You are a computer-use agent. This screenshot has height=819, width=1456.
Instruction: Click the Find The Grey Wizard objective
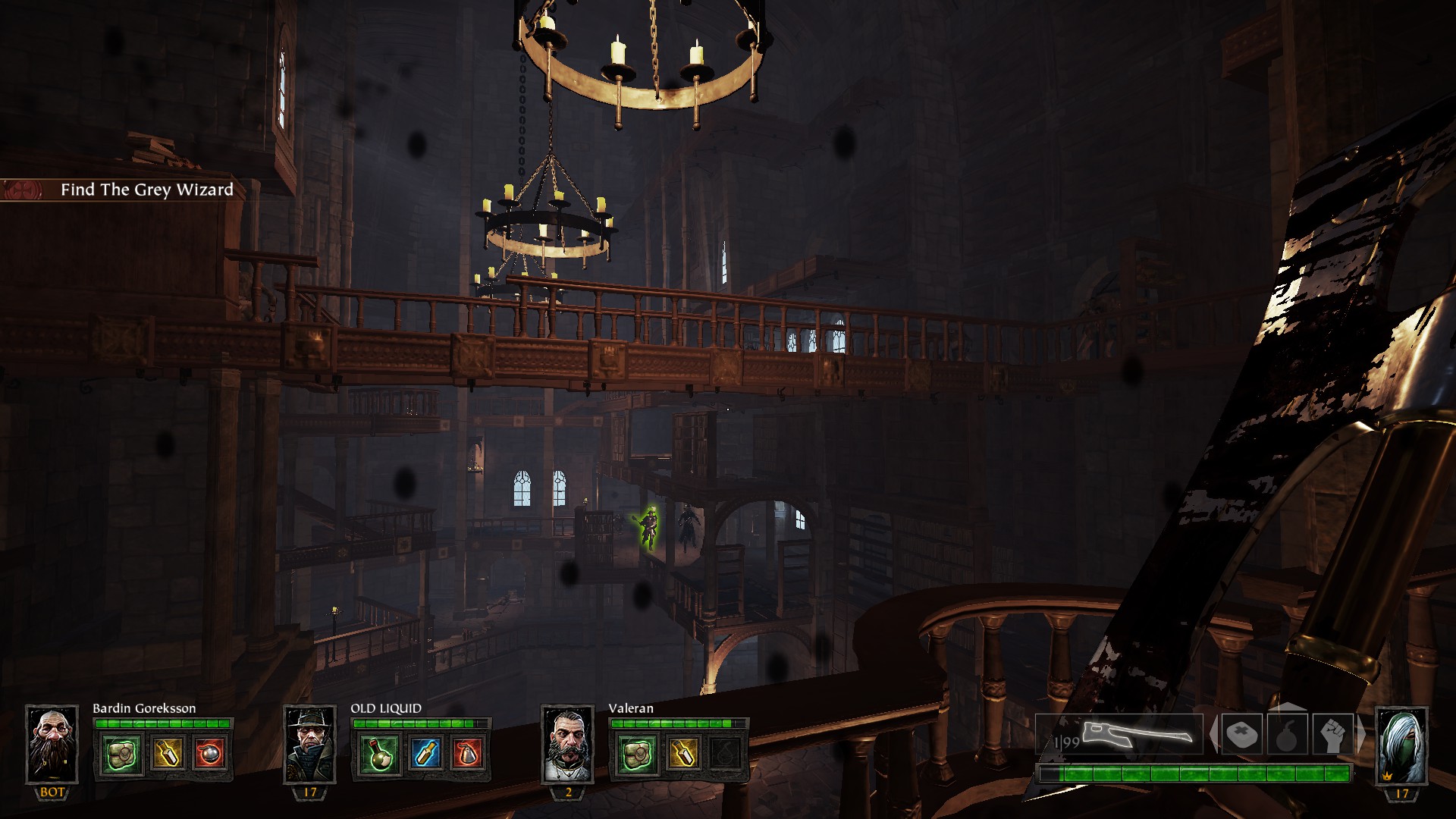tap(146, 190)
